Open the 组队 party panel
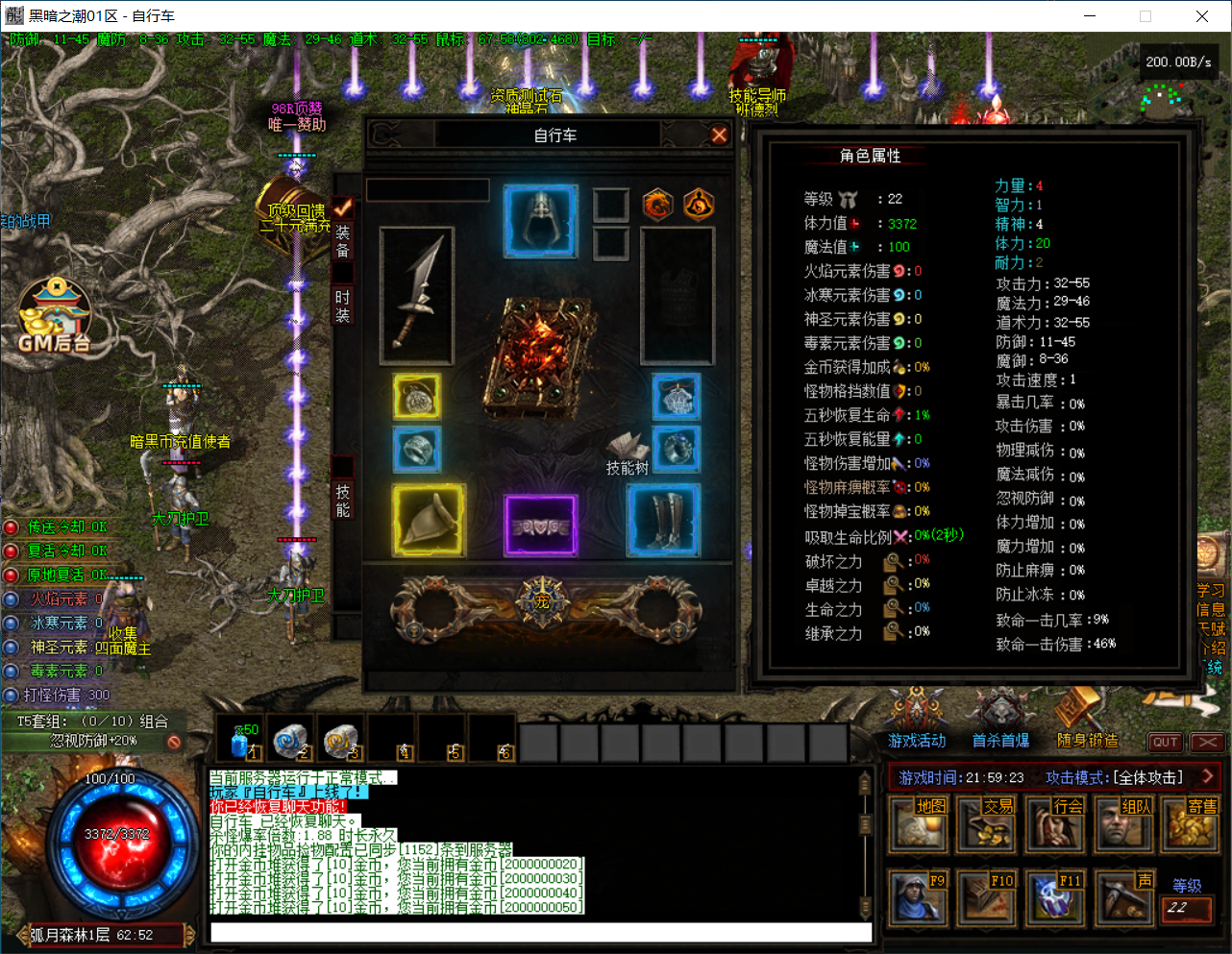The image size is (1232, 954). point(1123,824)
